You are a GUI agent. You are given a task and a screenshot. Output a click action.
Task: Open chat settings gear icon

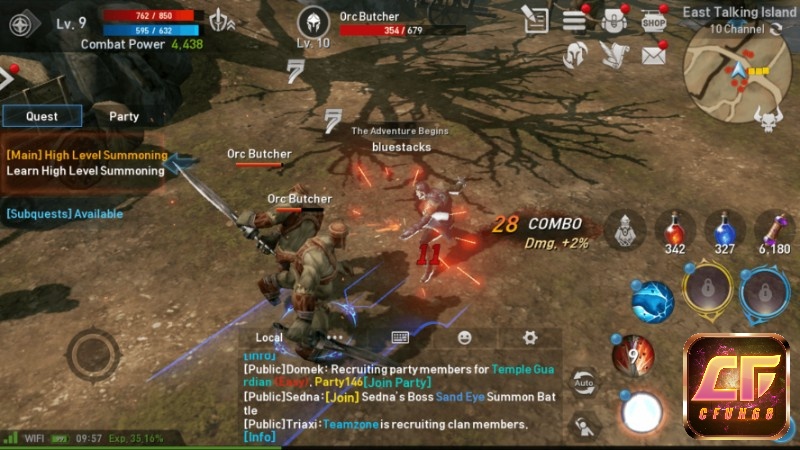click(x=530, y=337)
